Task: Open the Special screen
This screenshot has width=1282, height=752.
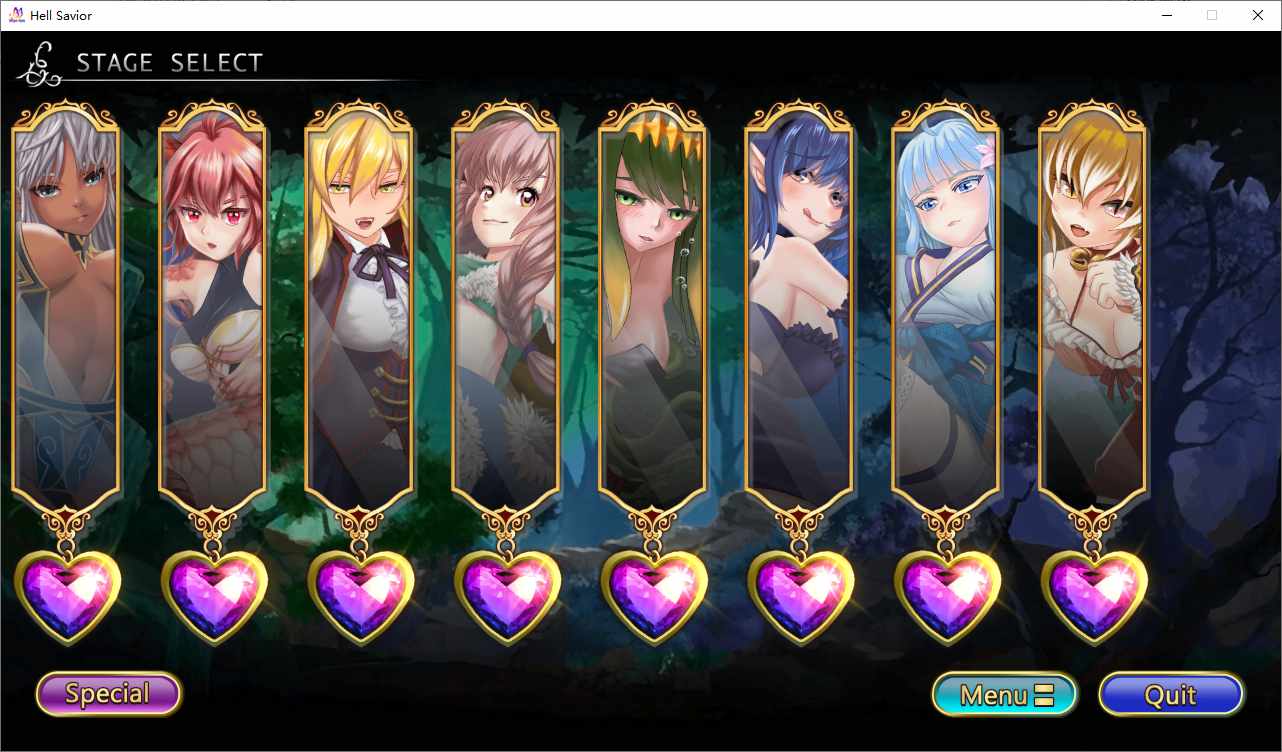Action: pyautogui.click(x=107, y=694)
